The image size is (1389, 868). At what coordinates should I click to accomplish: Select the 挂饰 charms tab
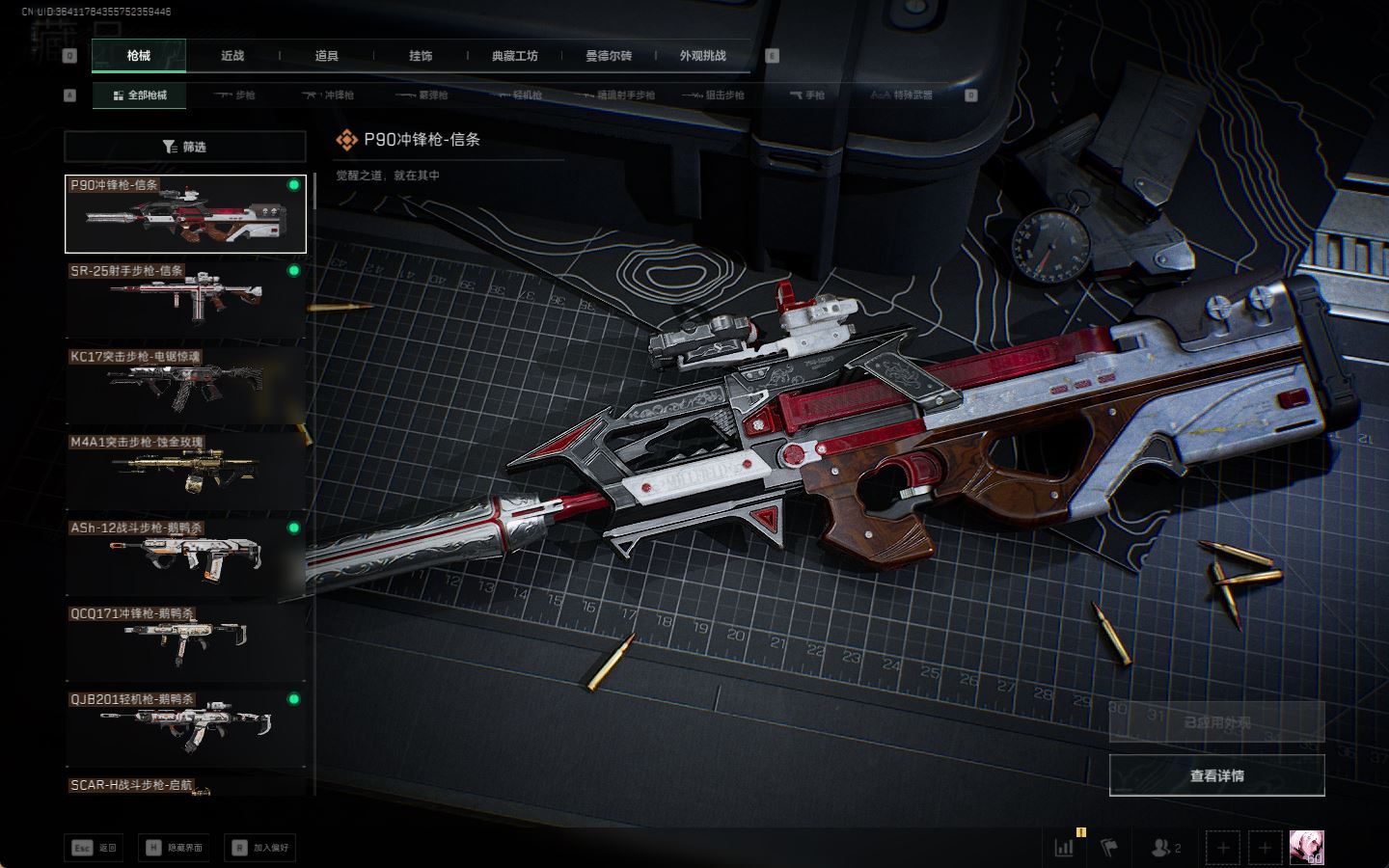[x=421, y=56]
